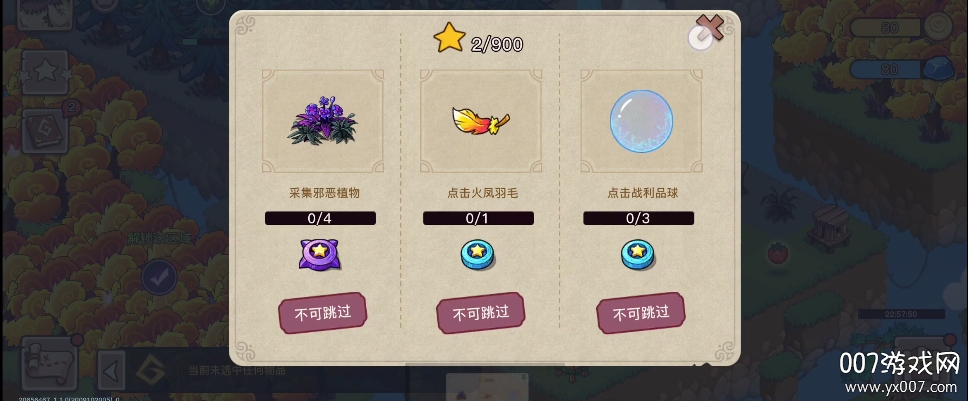Image resolution: width=968 pixels, height=401 pixels.
Task: Click the gold star counter at the top
Action: pyautogui.click(x=478, y=40)
